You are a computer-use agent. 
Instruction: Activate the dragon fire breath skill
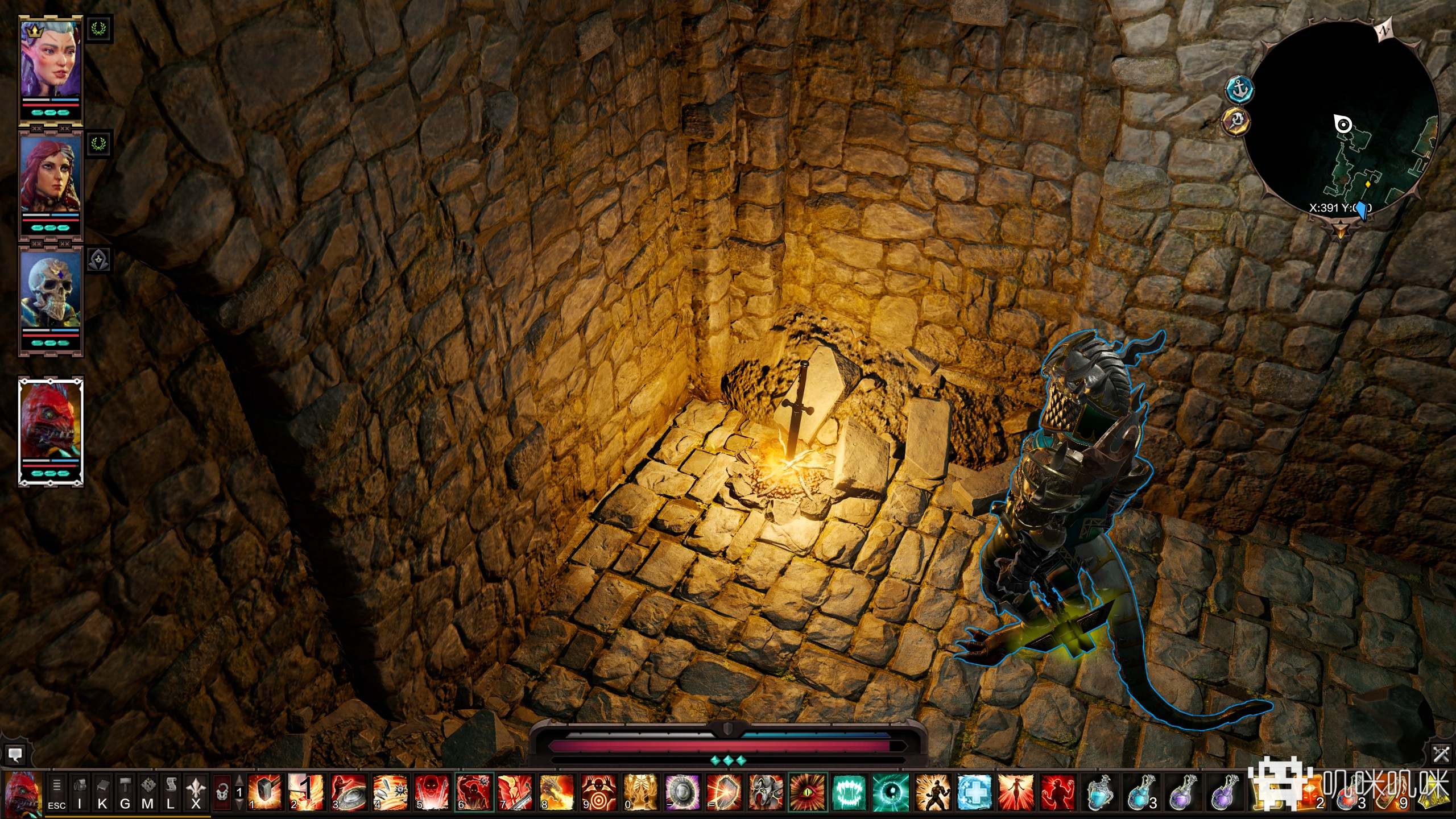(x=557, y=792)
